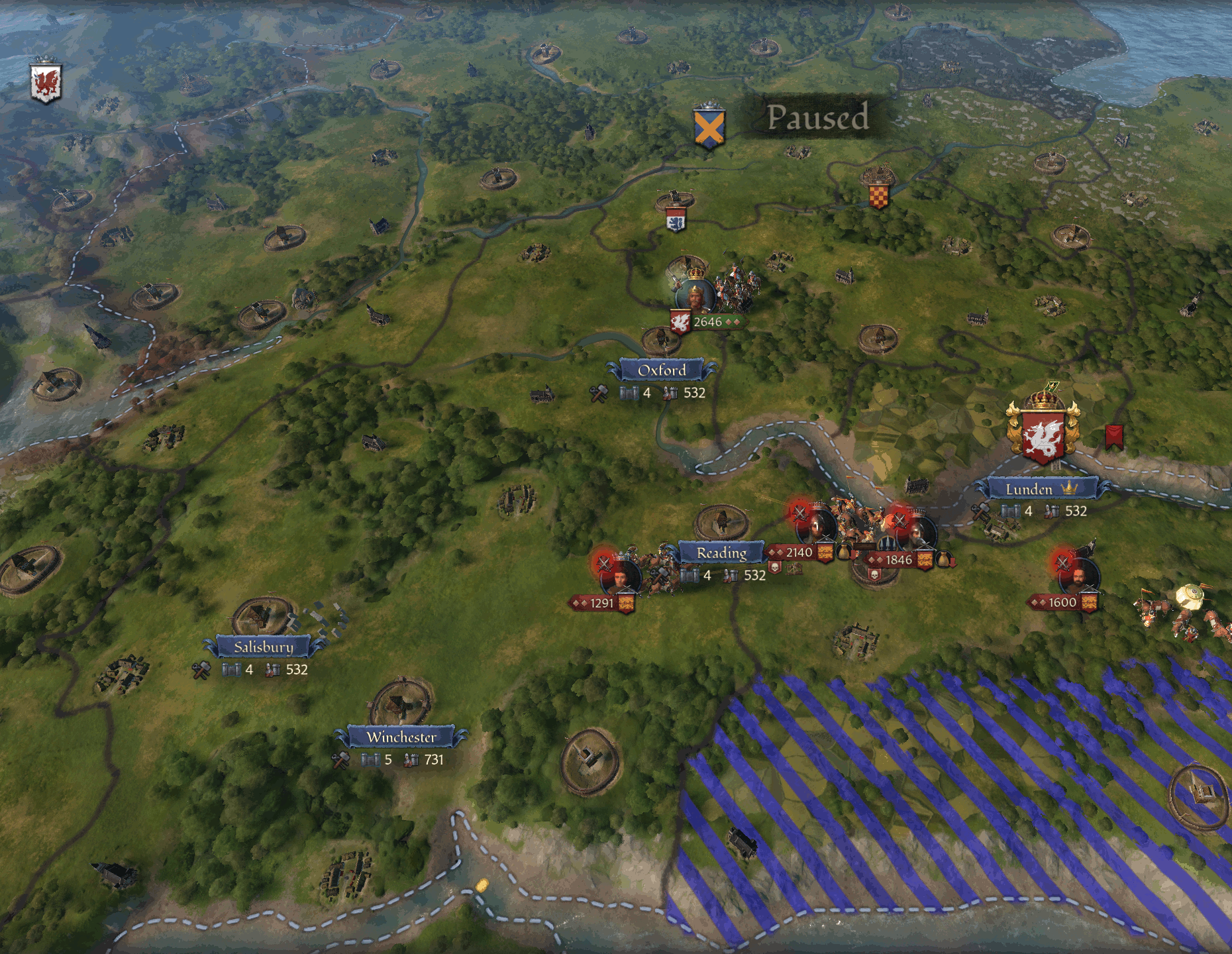Select the Reading county nameplate
1232x954 pixels.
point(721,553)
